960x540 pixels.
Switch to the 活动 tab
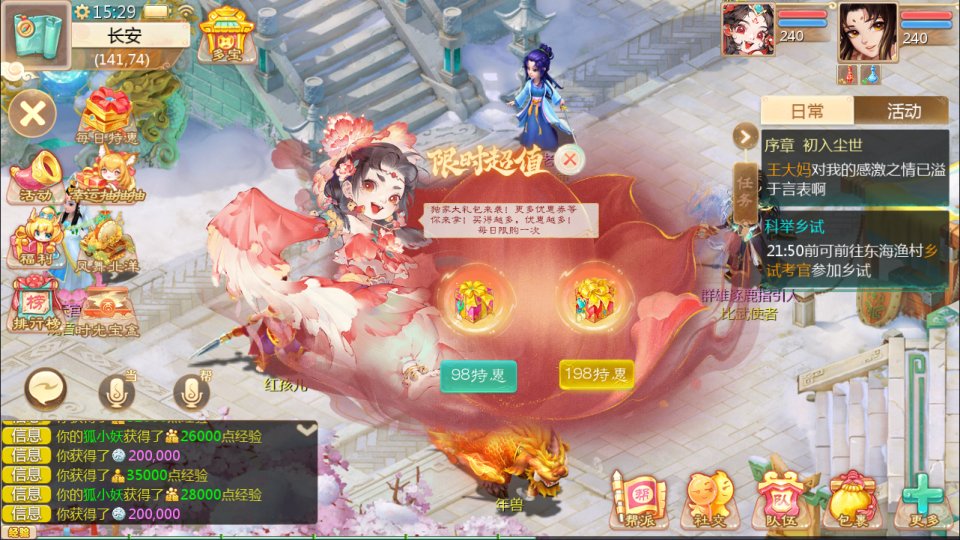click(x=903, y=111)
